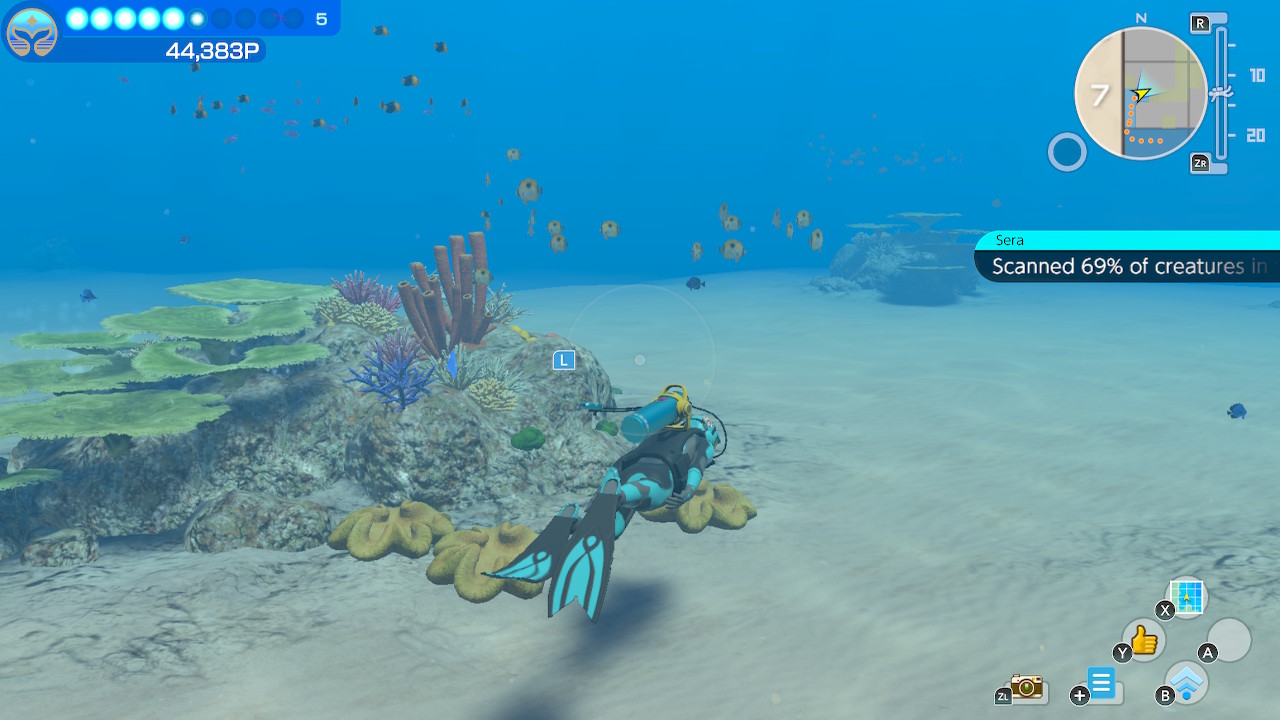Click the yellow player arrow on the minimap
1280x720 pixels.
(1140, 95)
